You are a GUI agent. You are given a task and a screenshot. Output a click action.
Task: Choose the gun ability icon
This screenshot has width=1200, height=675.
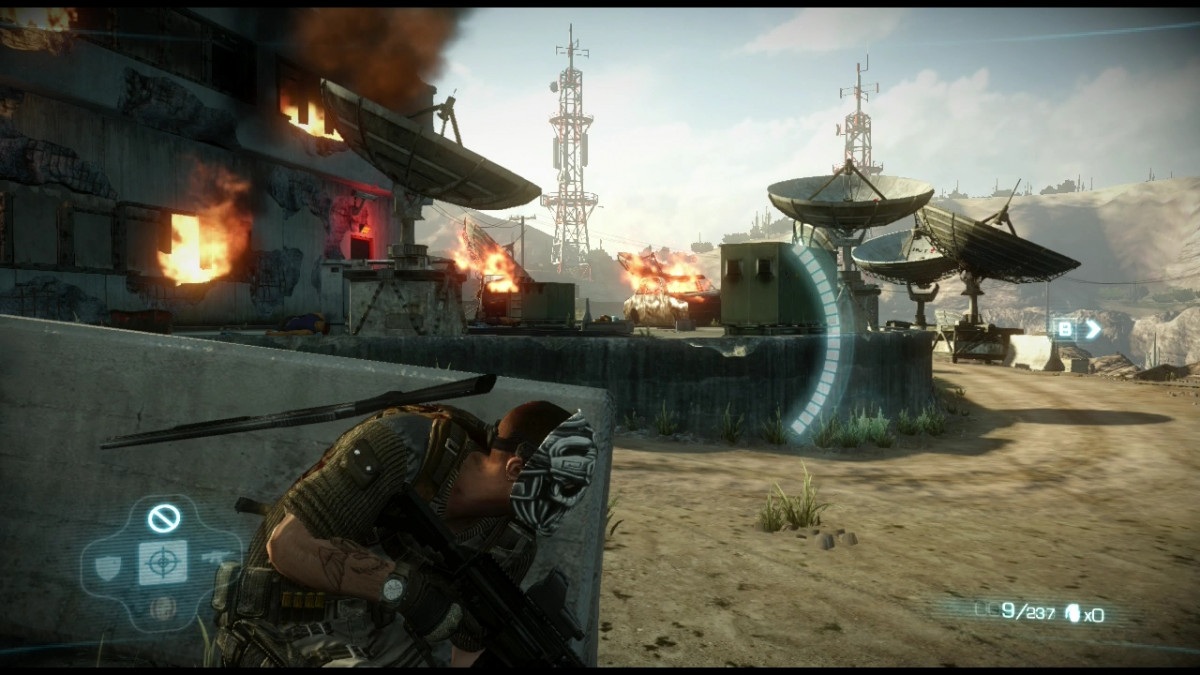[x=214, y=555]
